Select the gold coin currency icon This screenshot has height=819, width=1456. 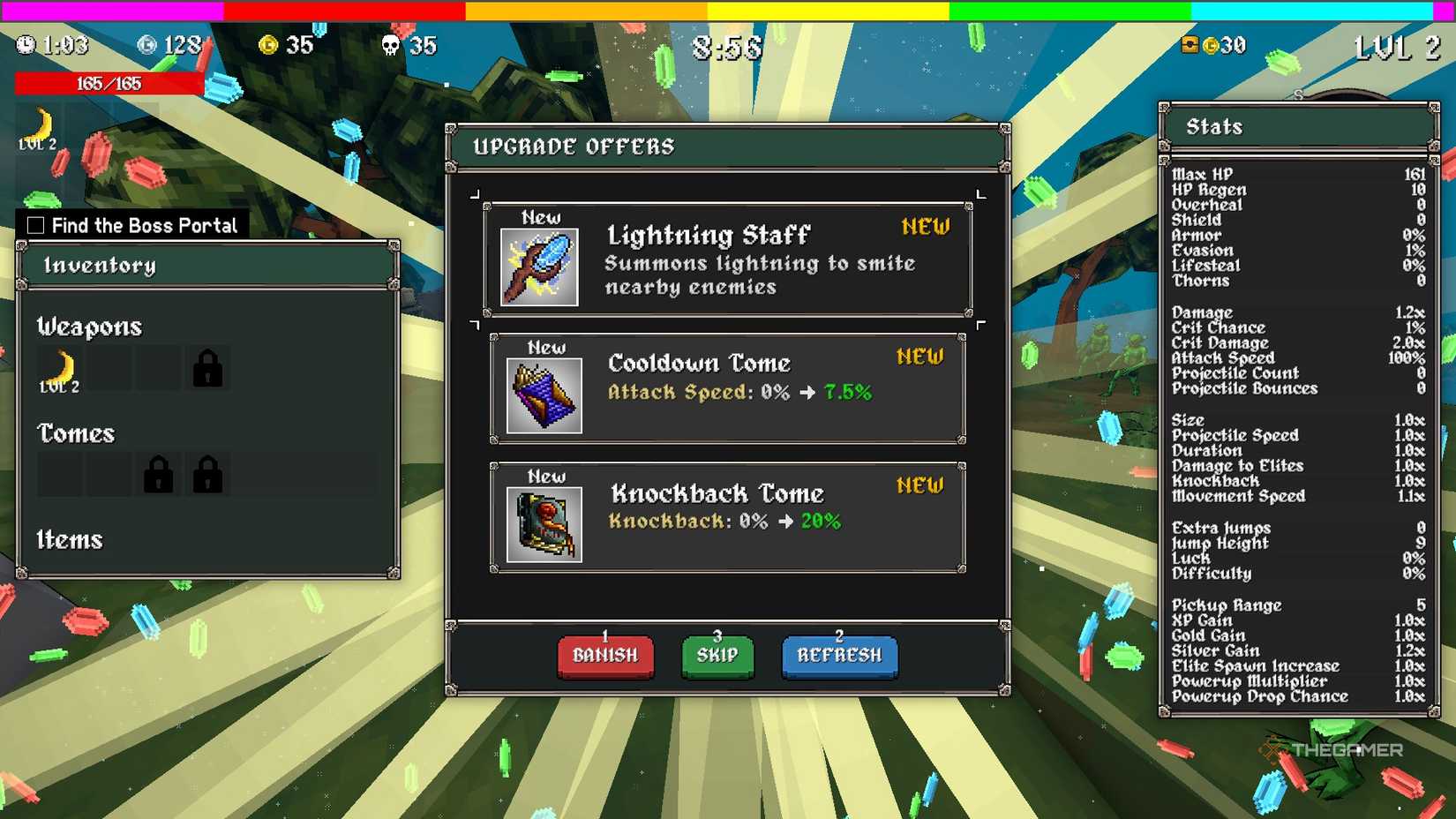269,44
